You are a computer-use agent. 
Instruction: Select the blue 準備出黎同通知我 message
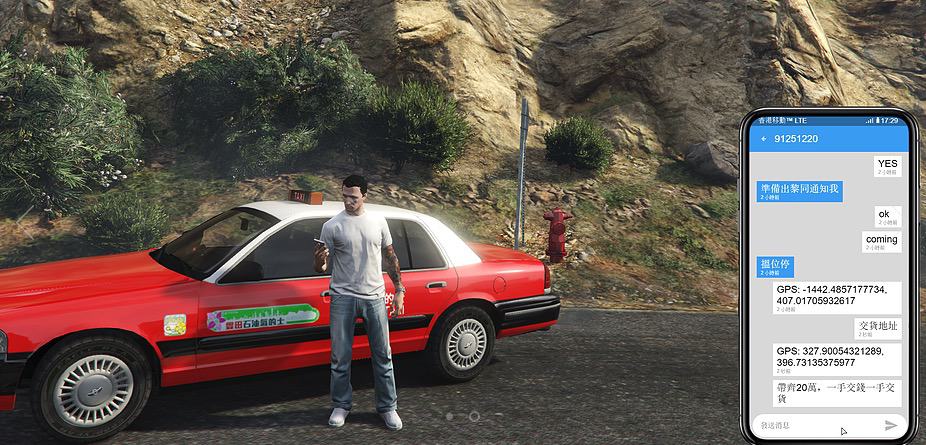coord(800,190)
